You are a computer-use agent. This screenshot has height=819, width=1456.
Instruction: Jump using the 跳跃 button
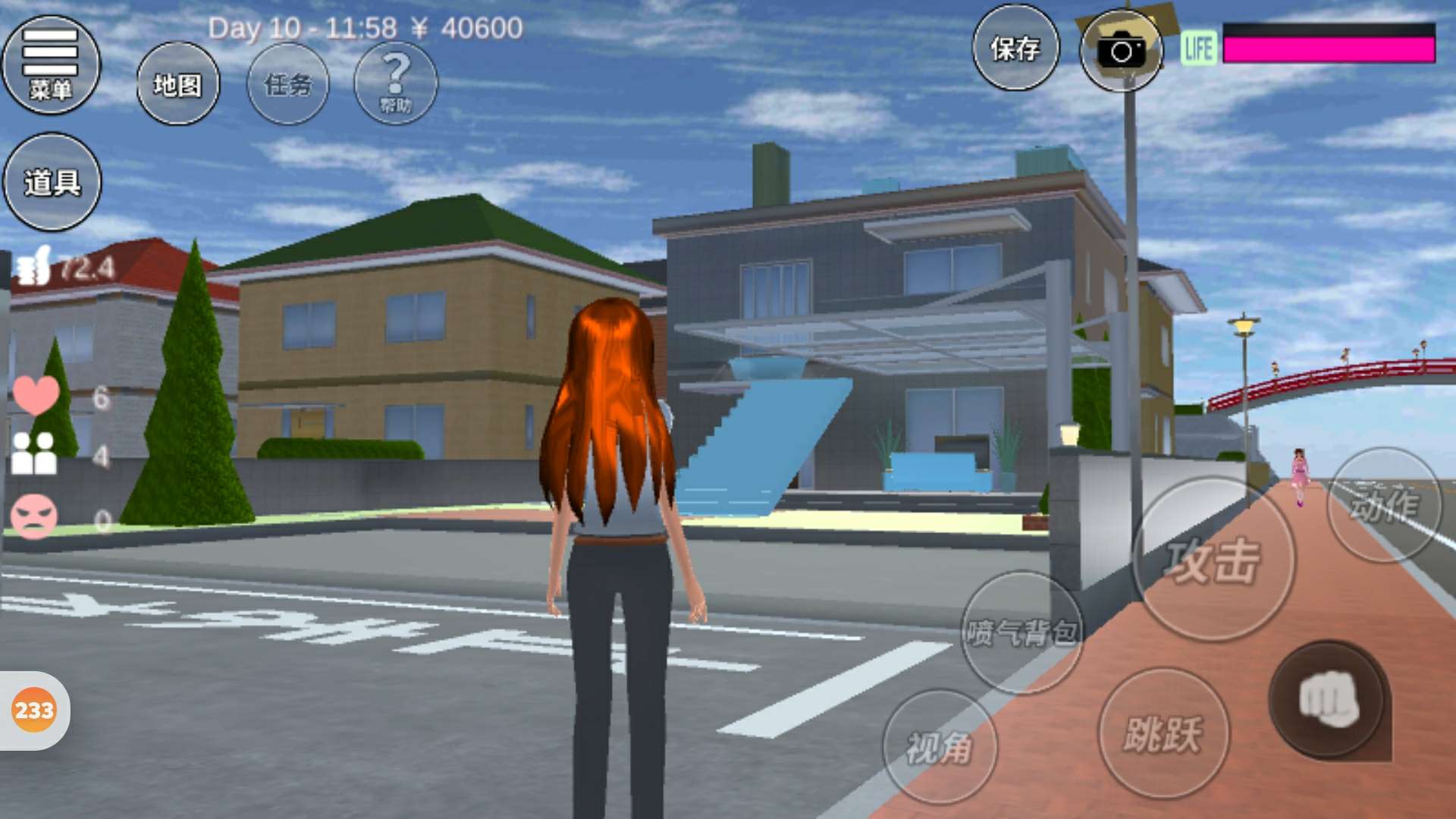click(1163, 733)
